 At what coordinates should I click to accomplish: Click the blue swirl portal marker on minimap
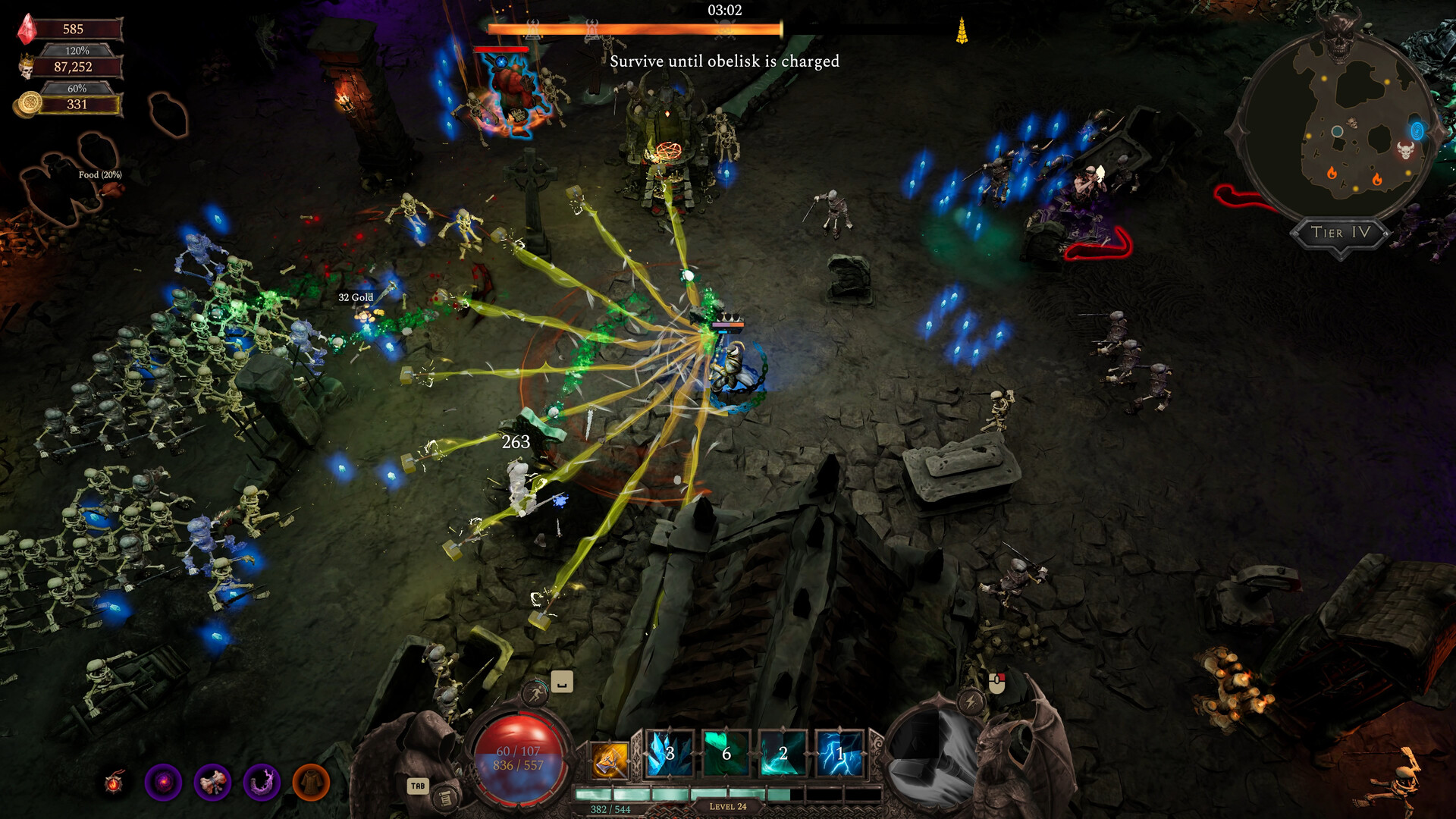(1416, 130)
